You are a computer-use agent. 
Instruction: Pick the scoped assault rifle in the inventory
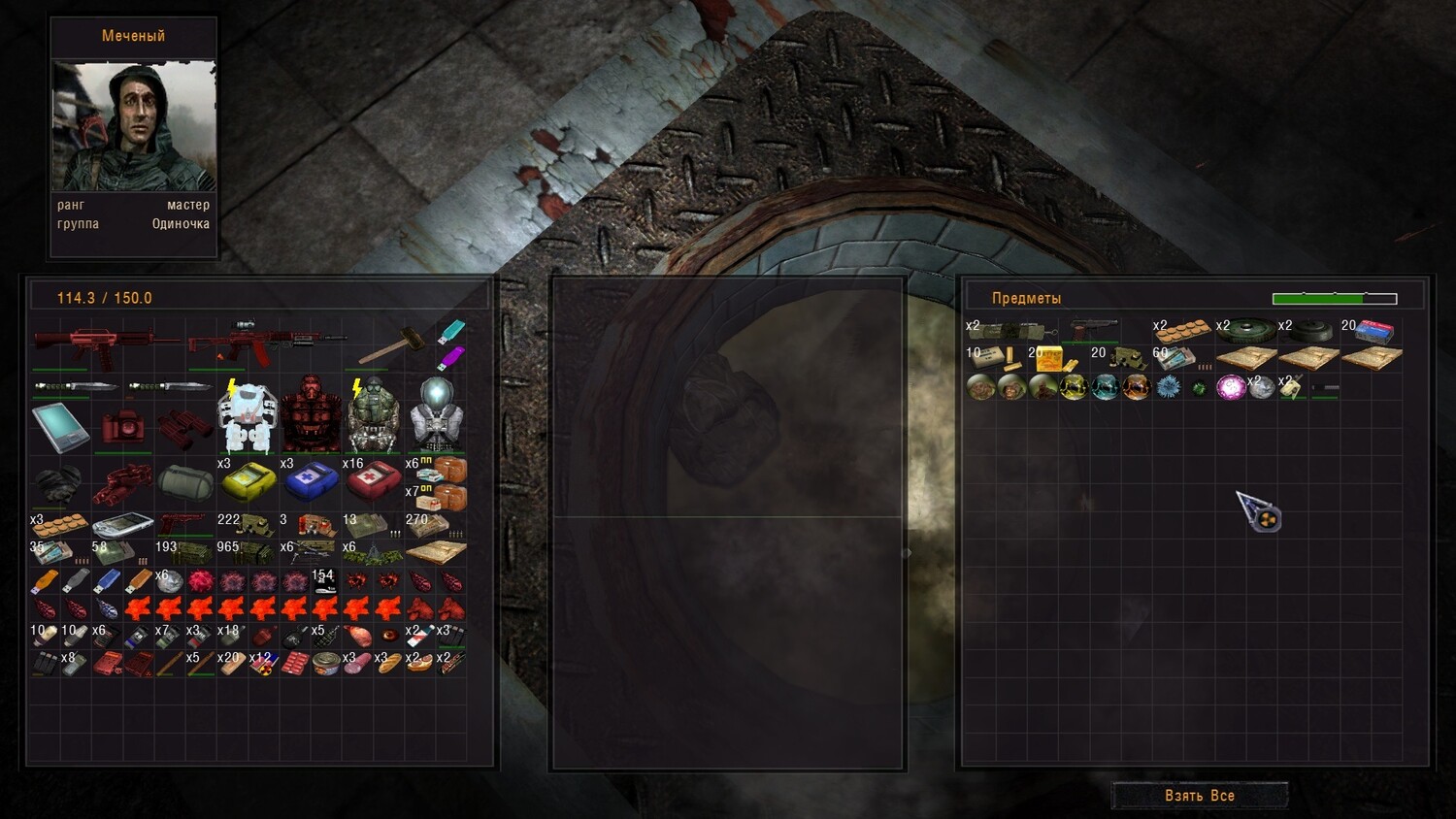(265, 342)
